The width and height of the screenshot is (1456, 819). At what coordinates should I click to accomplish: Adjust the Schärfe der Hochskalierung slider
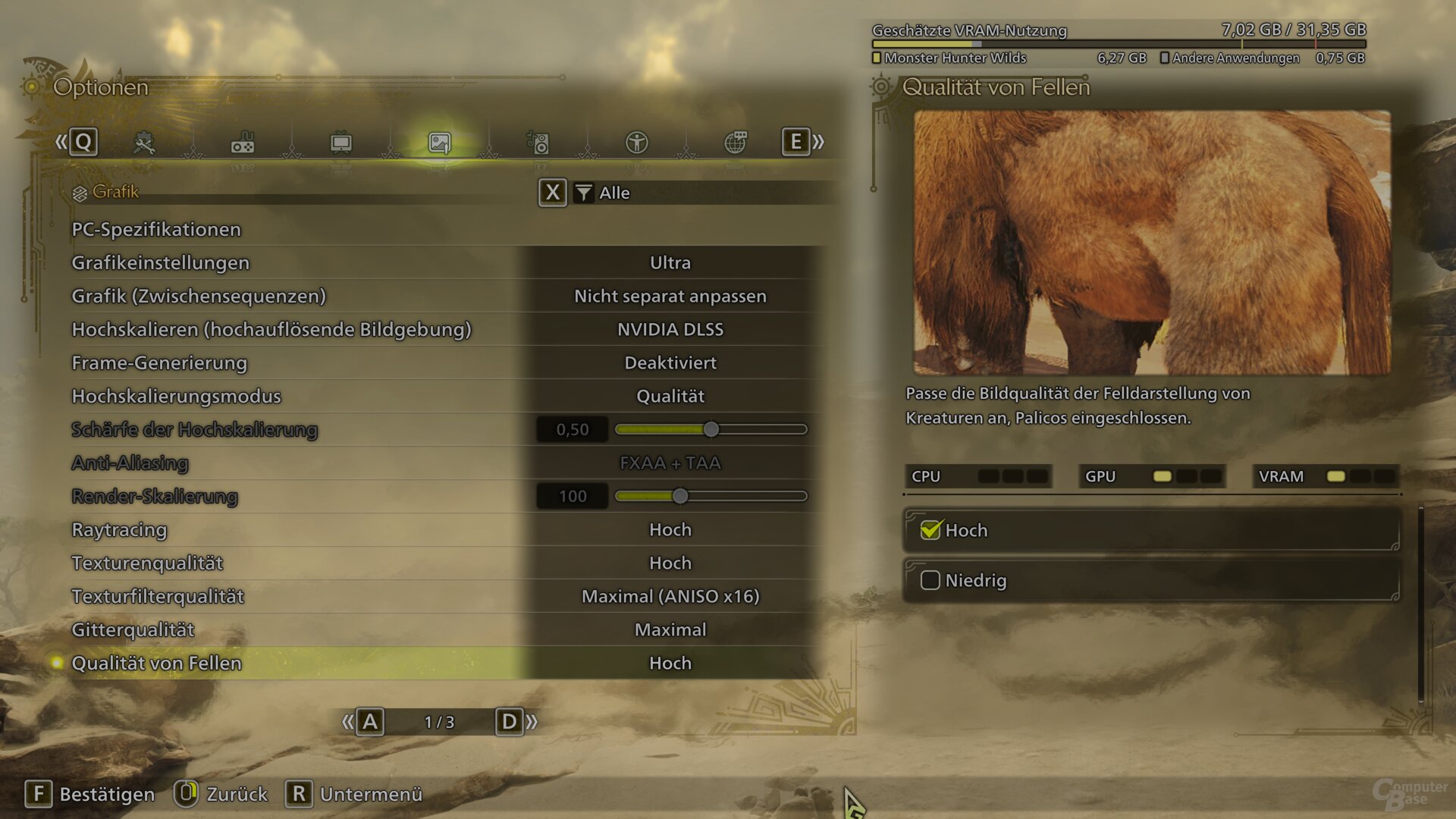coord(711,429)
